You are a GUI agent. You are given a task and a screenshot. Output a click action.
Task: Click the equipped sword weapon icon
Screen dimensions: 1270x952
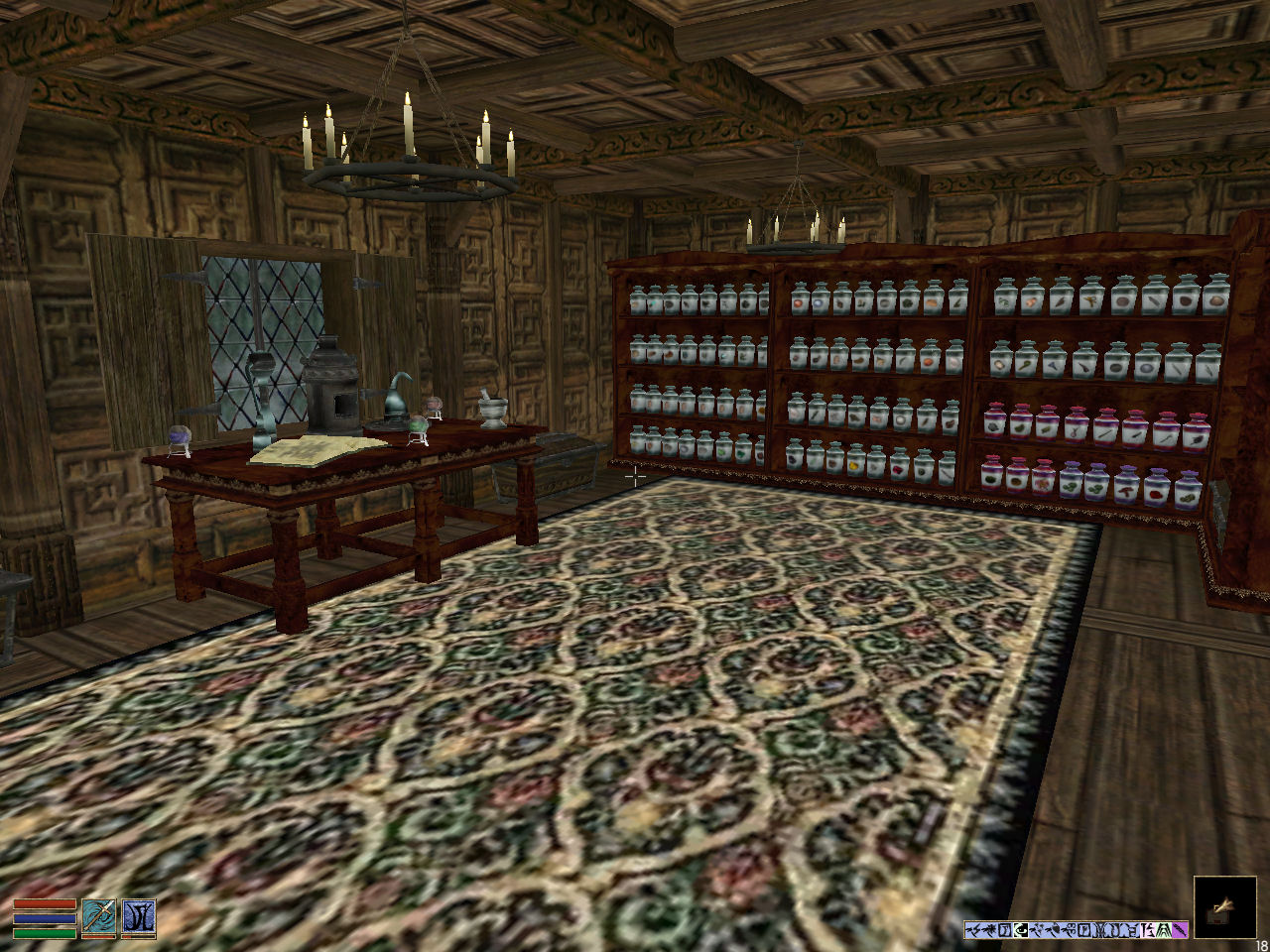pos(98,917)
